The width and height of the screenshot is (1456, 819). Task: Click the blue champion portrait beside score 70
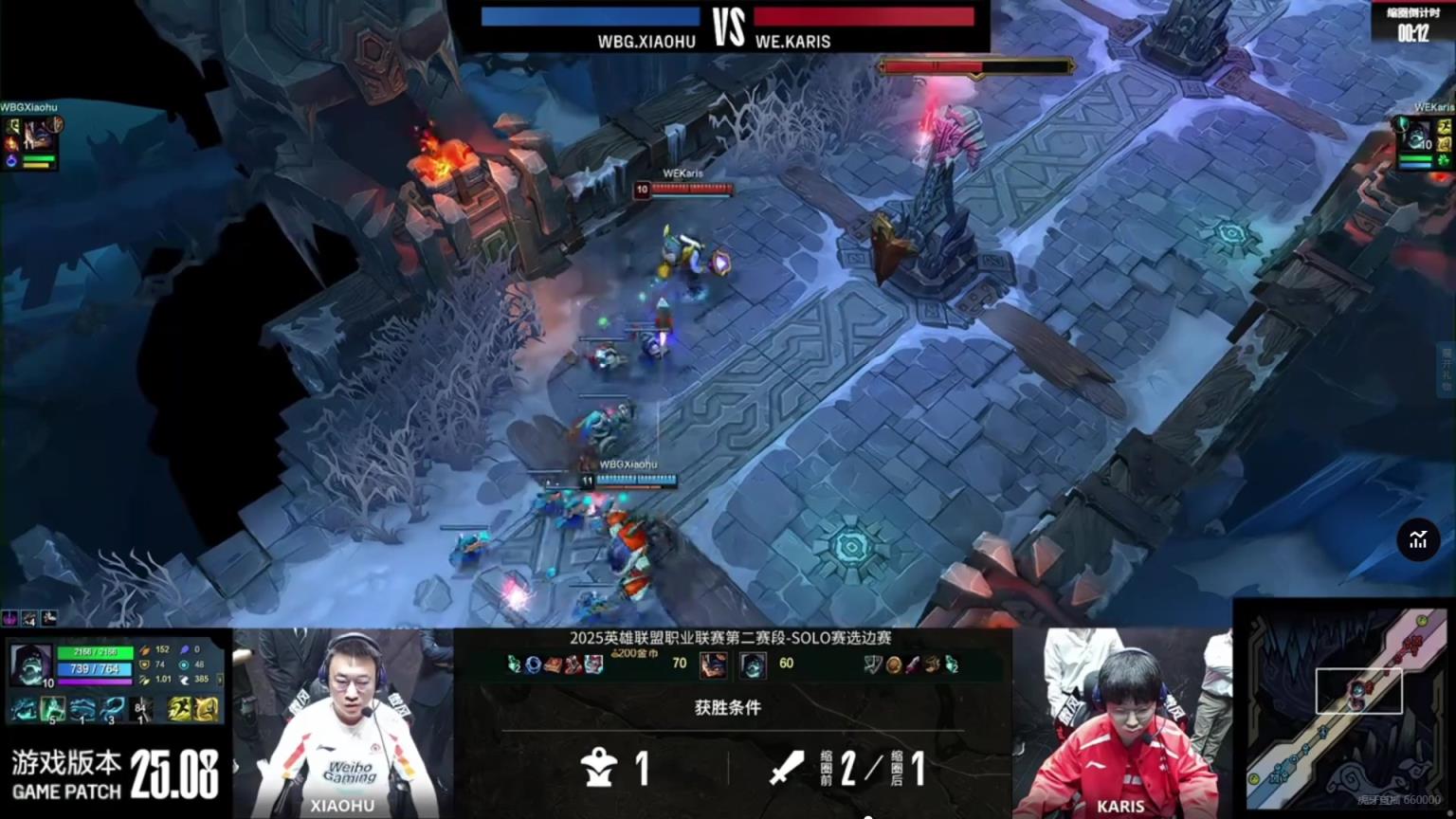[x=713, y=664]
